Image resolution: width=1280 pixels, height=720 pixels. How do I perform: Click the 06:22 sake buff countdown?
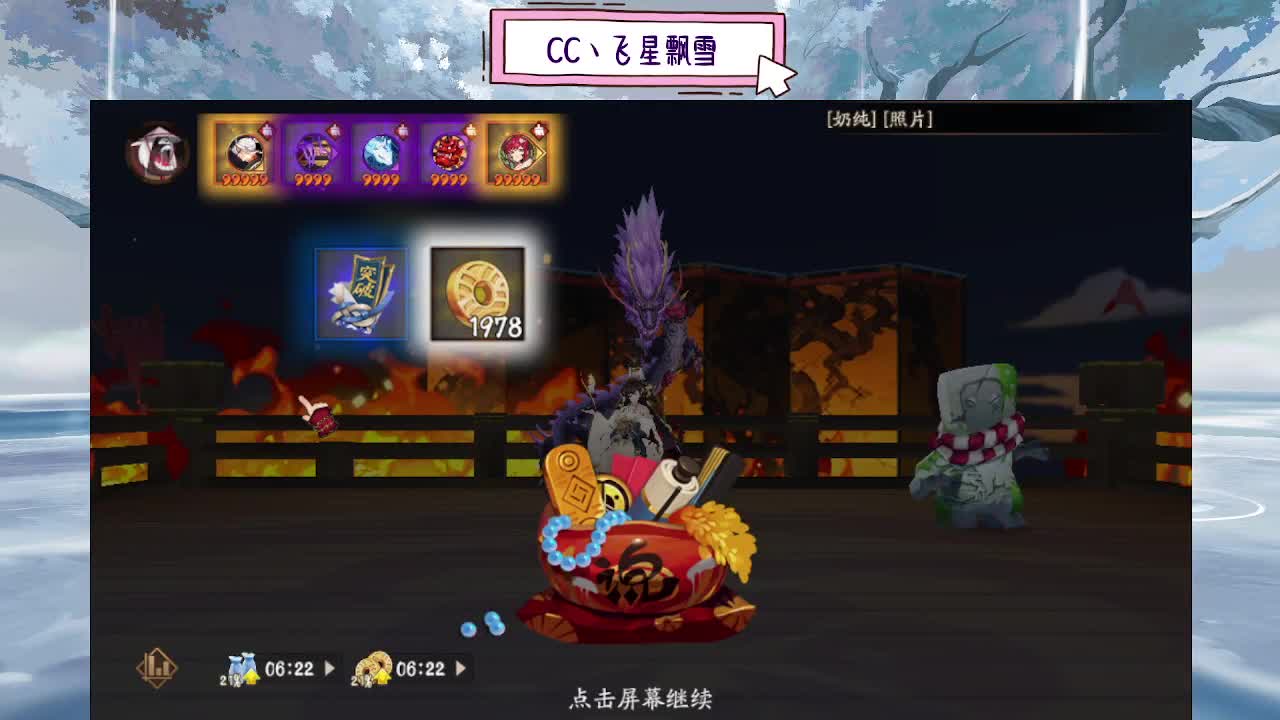(289, 667)
